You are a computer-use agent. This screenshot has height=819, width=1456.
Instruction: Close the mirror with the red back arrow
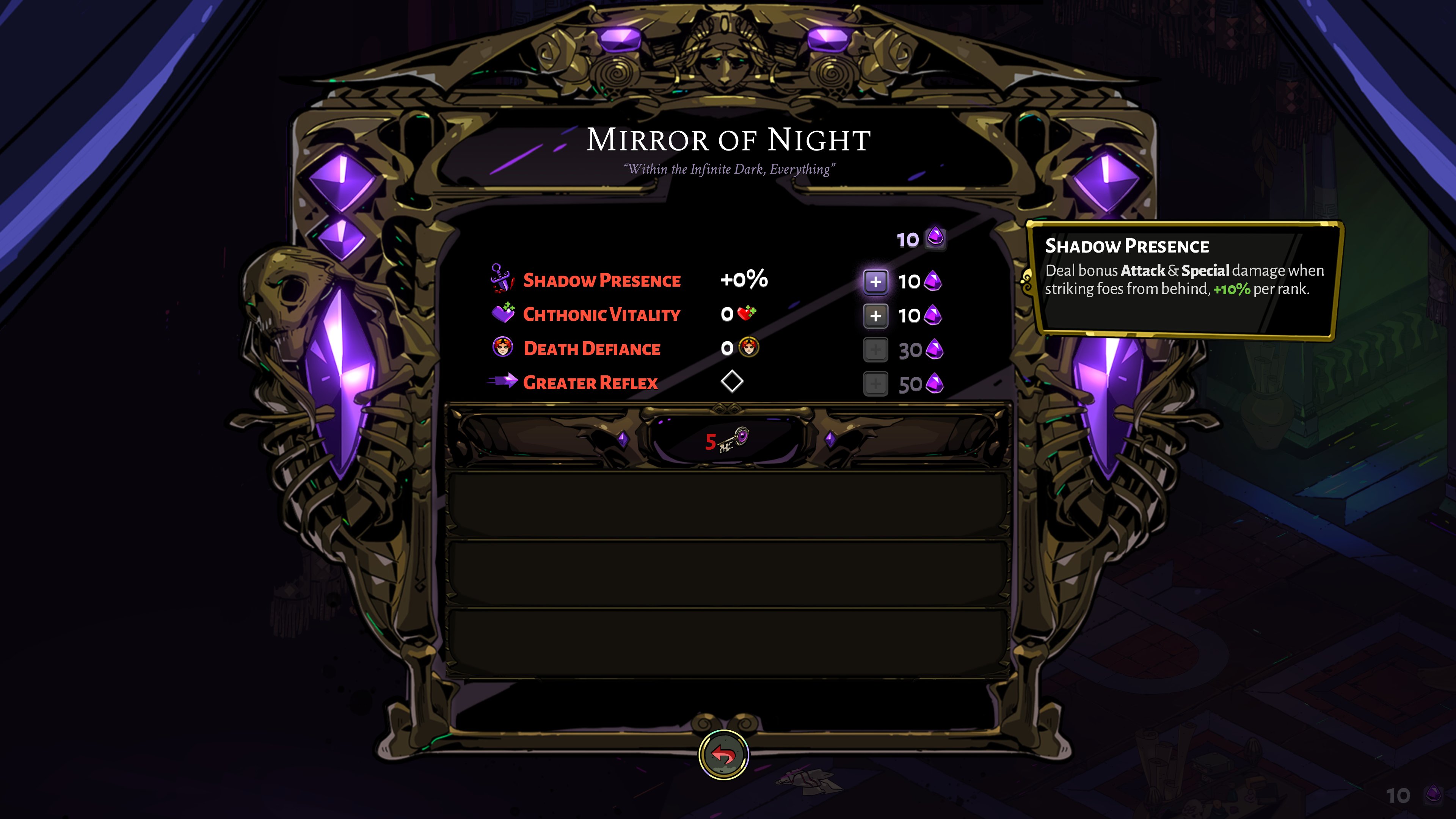(723, 755)
